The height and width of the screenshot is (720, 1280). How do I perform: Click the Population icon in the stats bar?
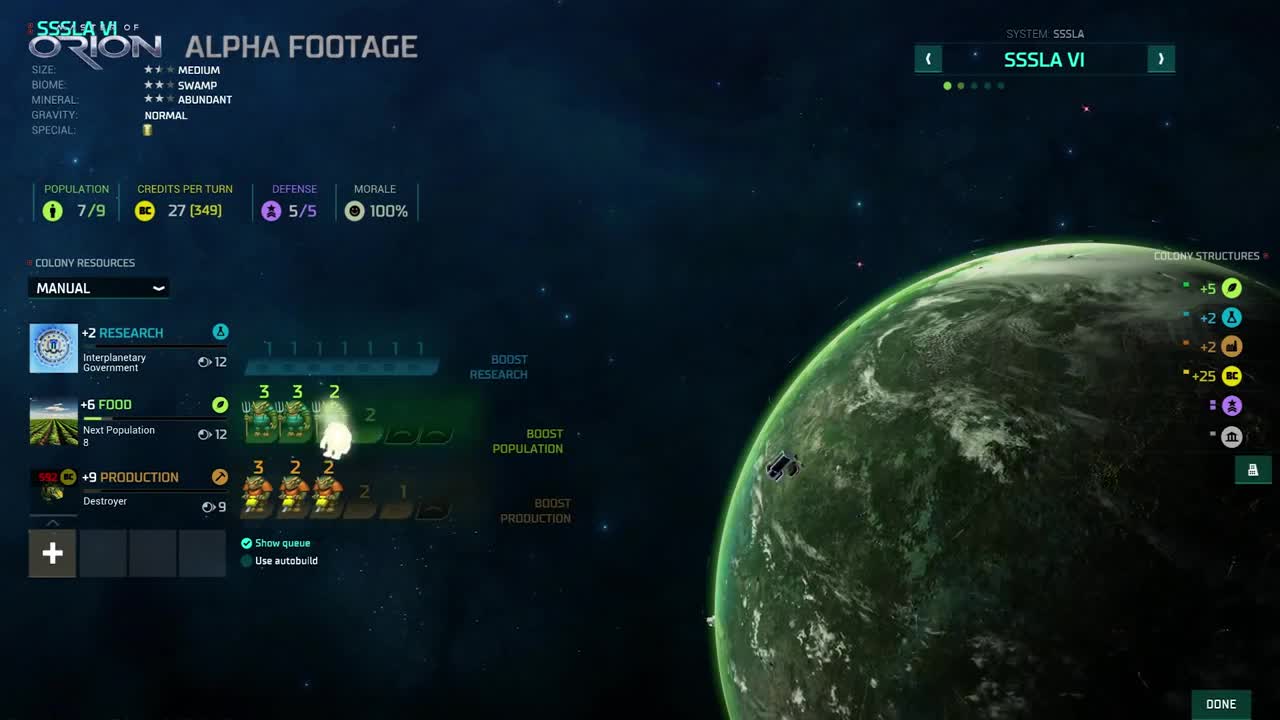click(x=52, y=211)
